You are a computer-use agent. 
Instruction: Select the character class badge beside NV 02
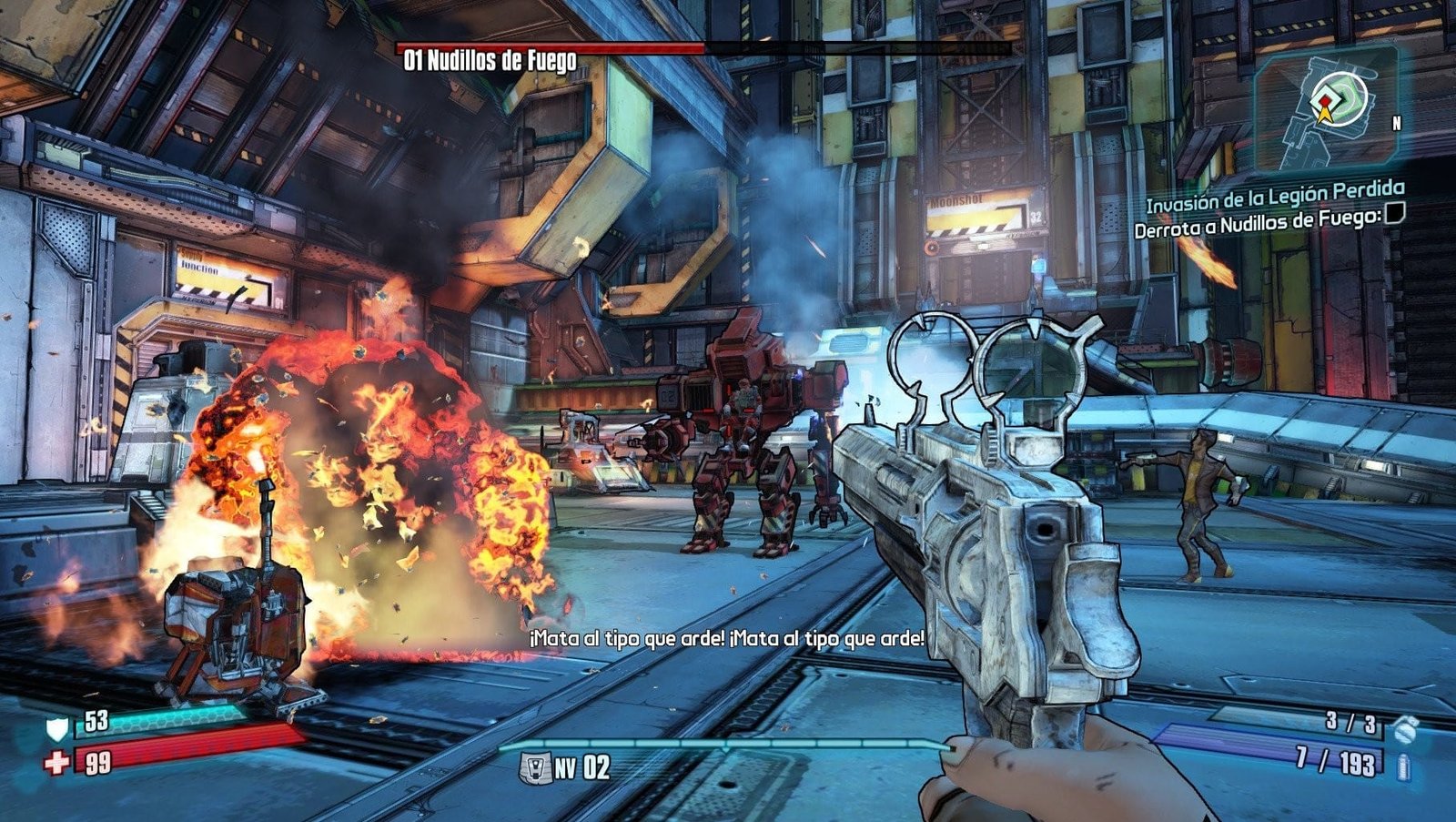pyautogui.click(x=534, y=767)
